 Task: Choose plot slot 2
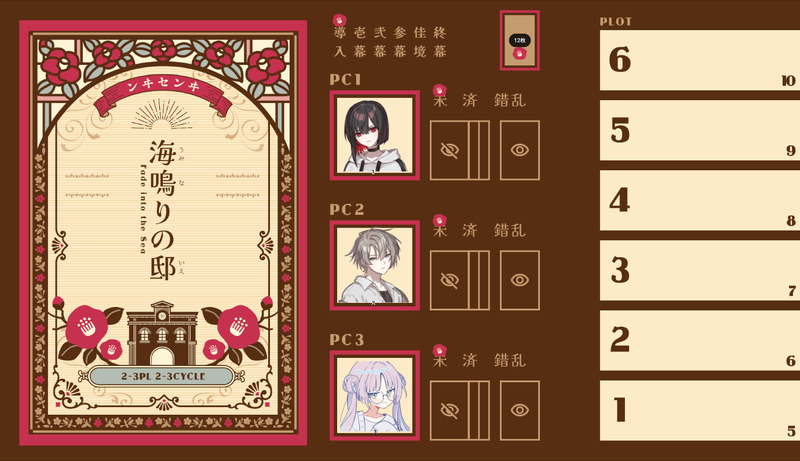click(697, 340)
